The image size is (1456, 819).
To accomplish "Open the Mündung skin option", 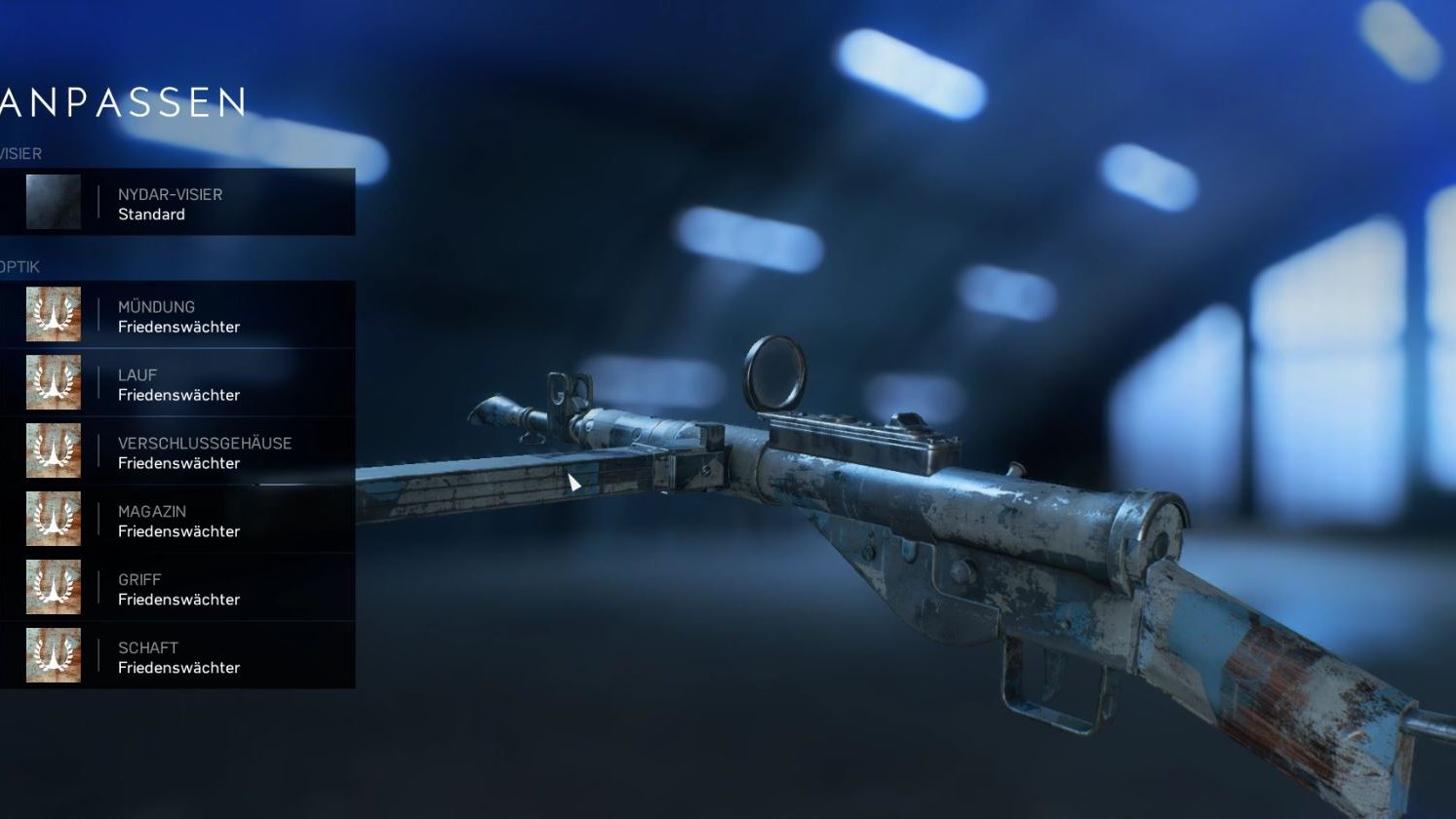I will 177,315.
